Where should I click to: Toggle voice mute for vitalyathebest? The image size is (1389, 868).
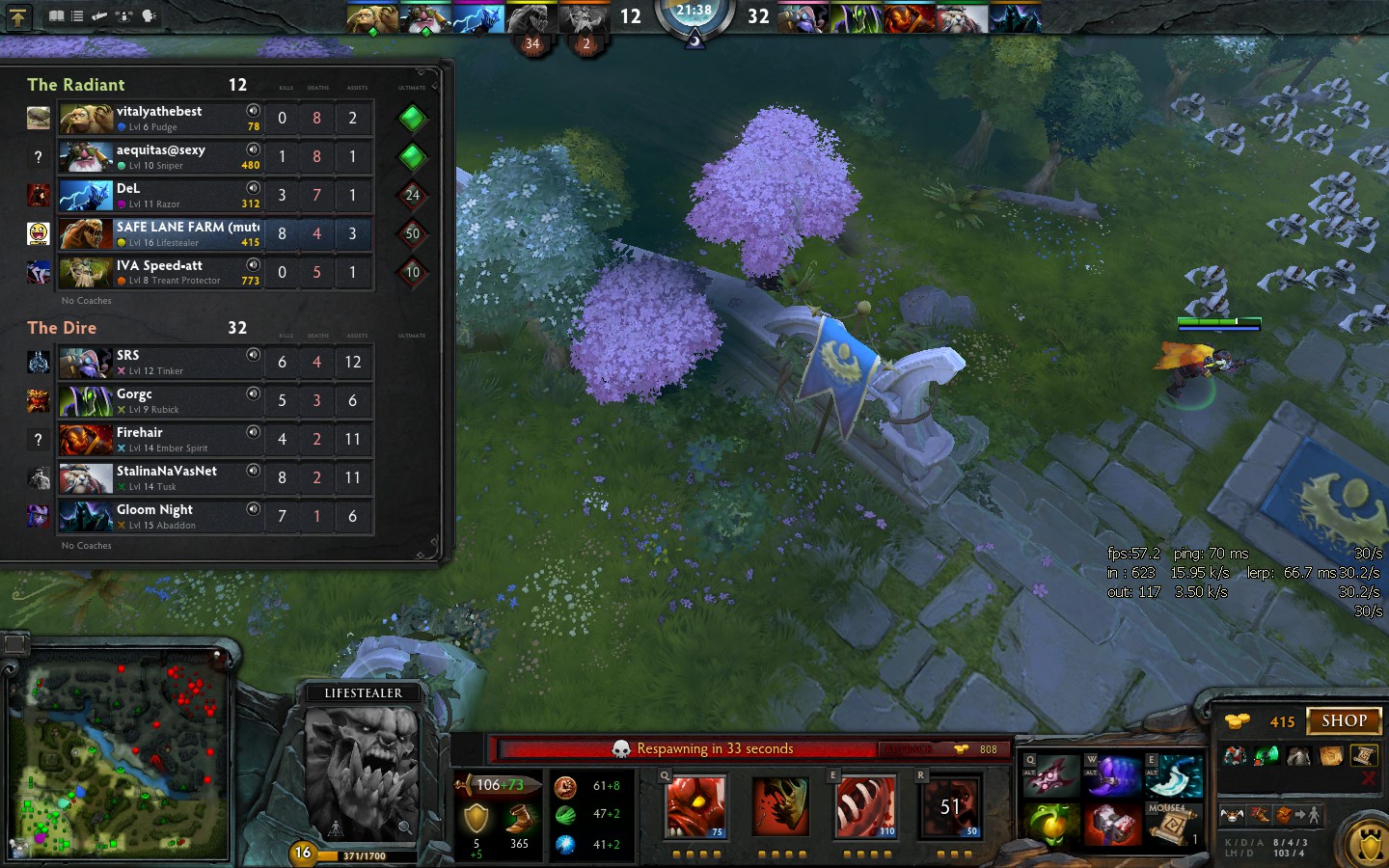click(253, 111)
